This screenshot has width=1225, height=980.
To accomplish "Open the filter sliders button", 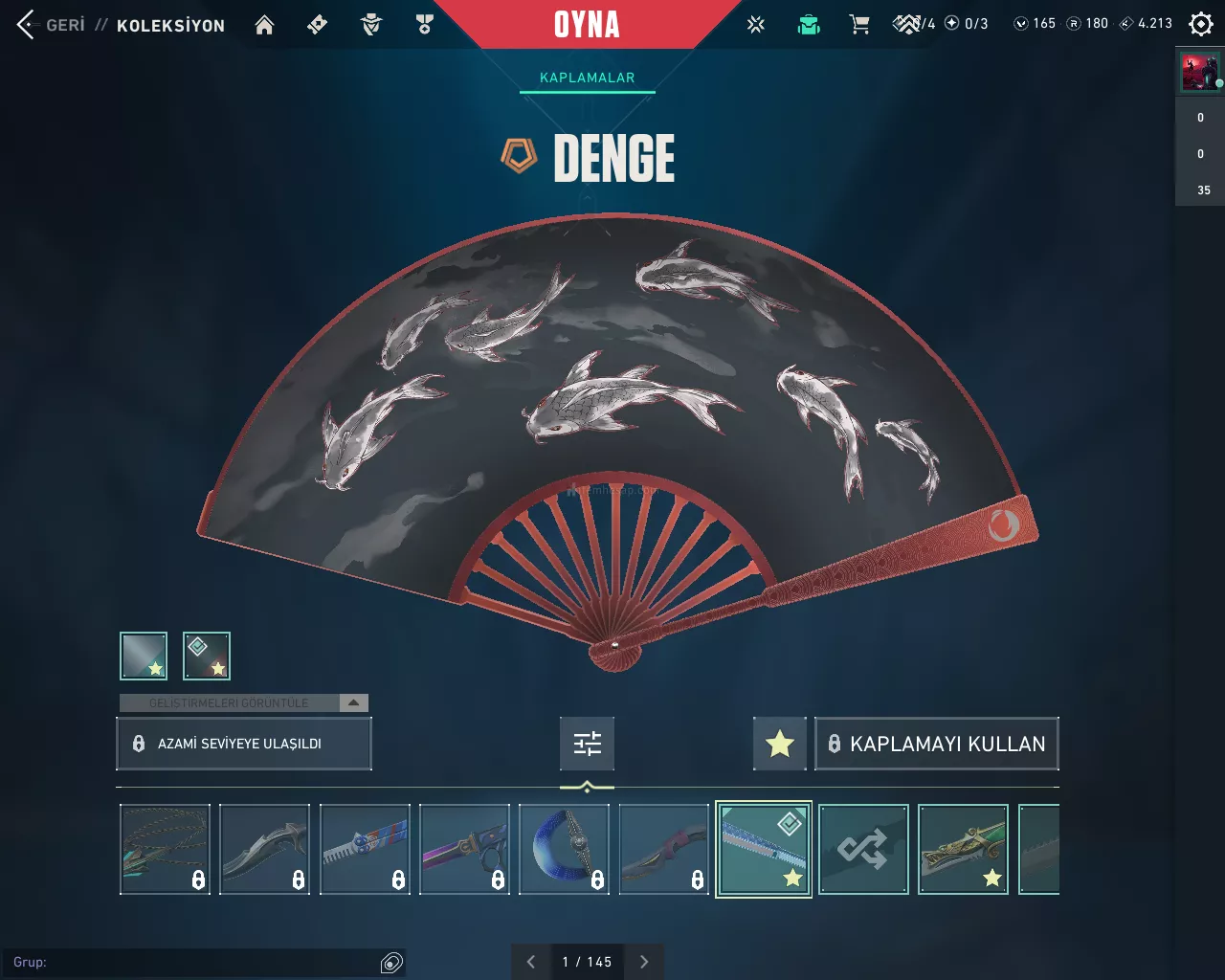I will tap(587, 744).
